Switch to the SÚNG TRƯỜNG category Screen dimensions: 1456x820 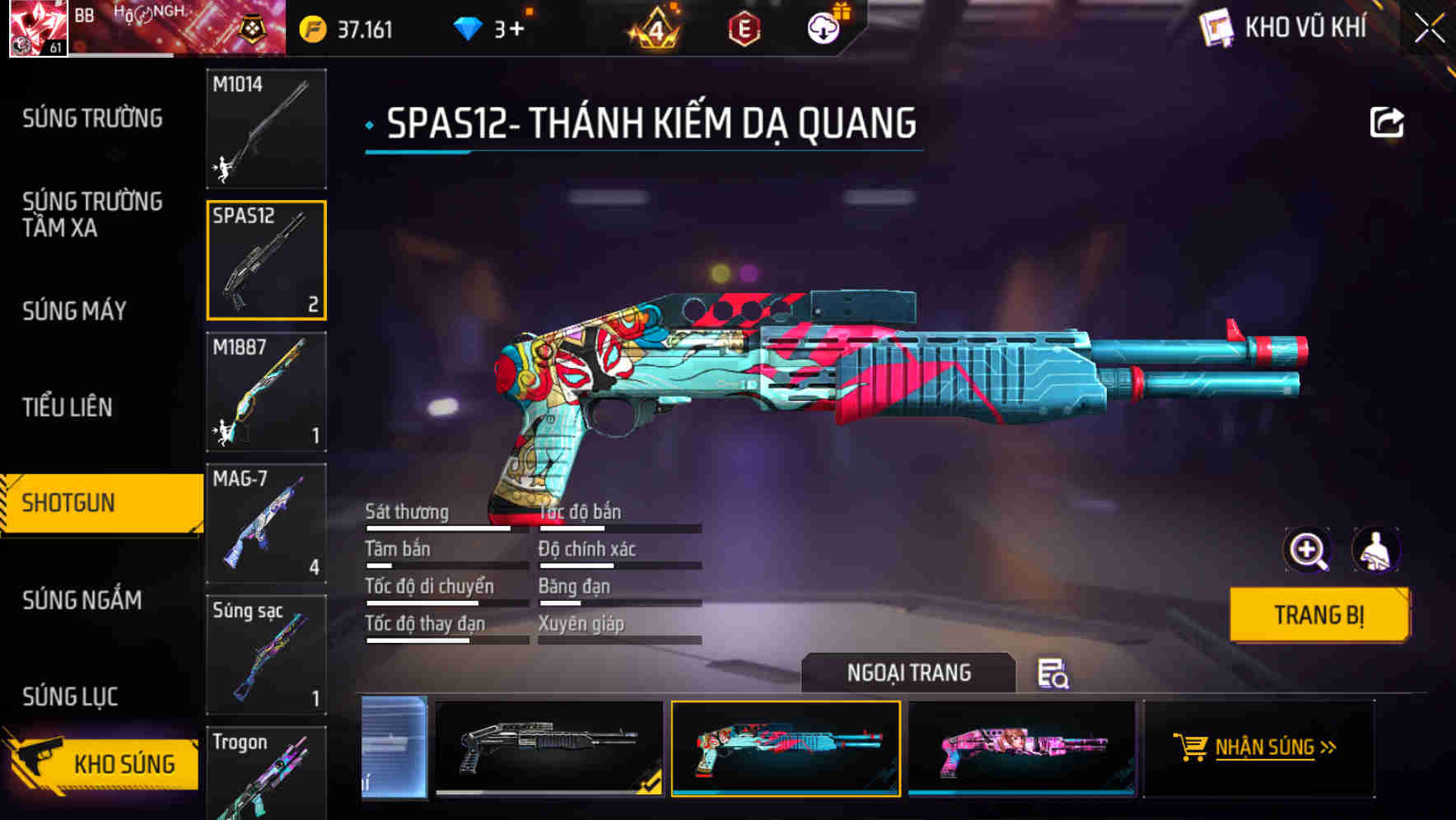(91, 118)
